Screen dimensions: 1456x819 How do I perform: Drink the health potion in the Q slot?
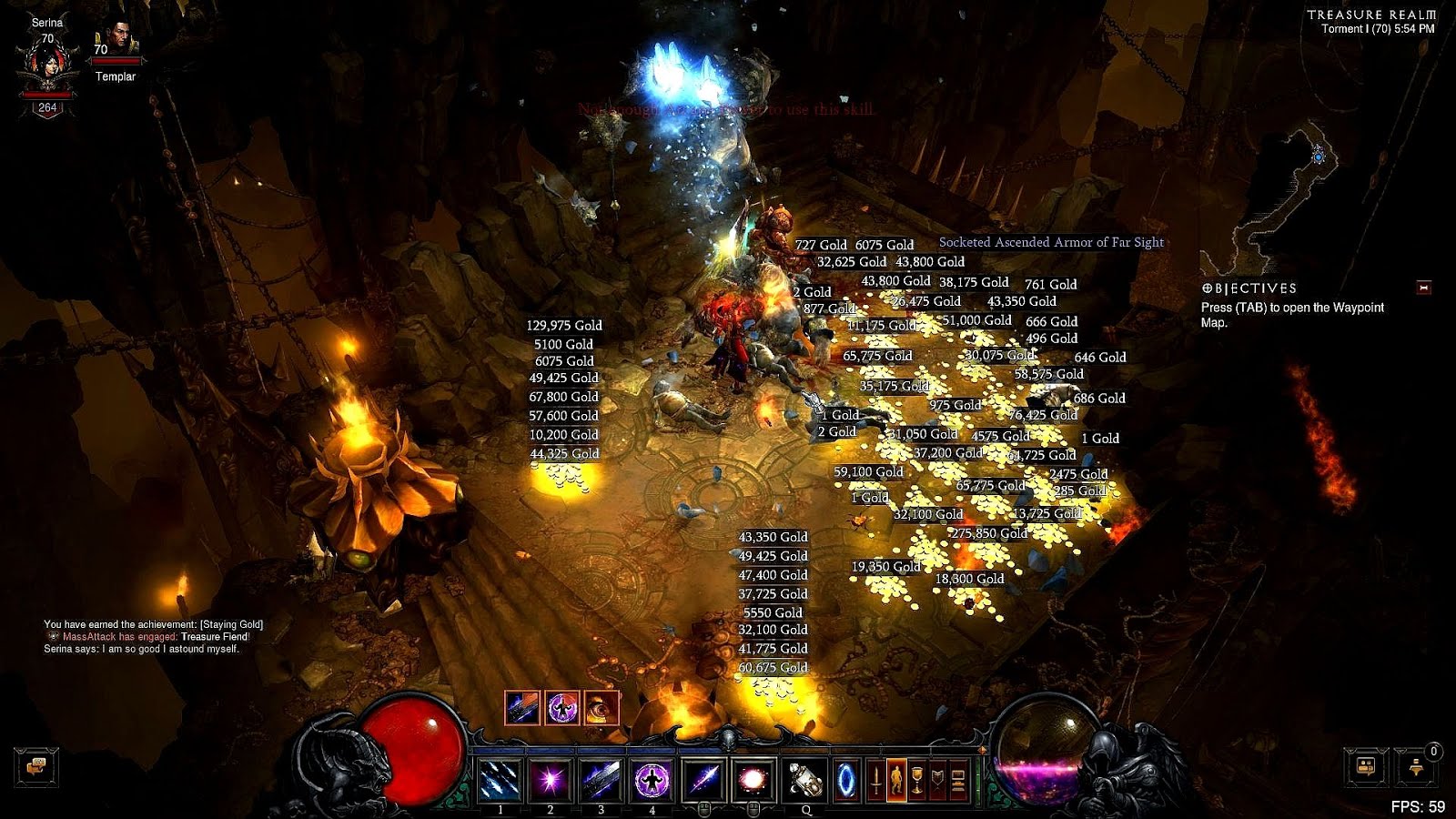pos(806,780)
